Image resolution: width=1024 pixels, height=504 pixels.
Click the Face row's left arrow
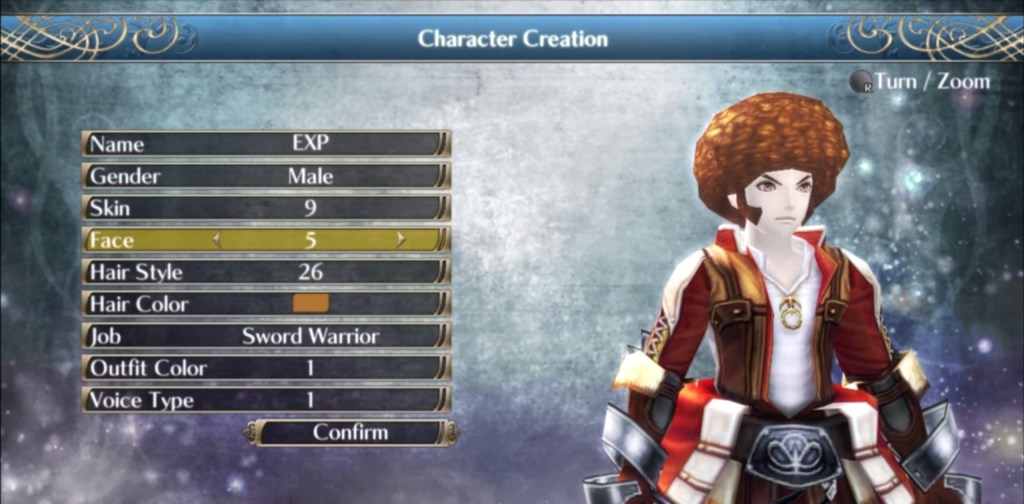coord(215,240)
